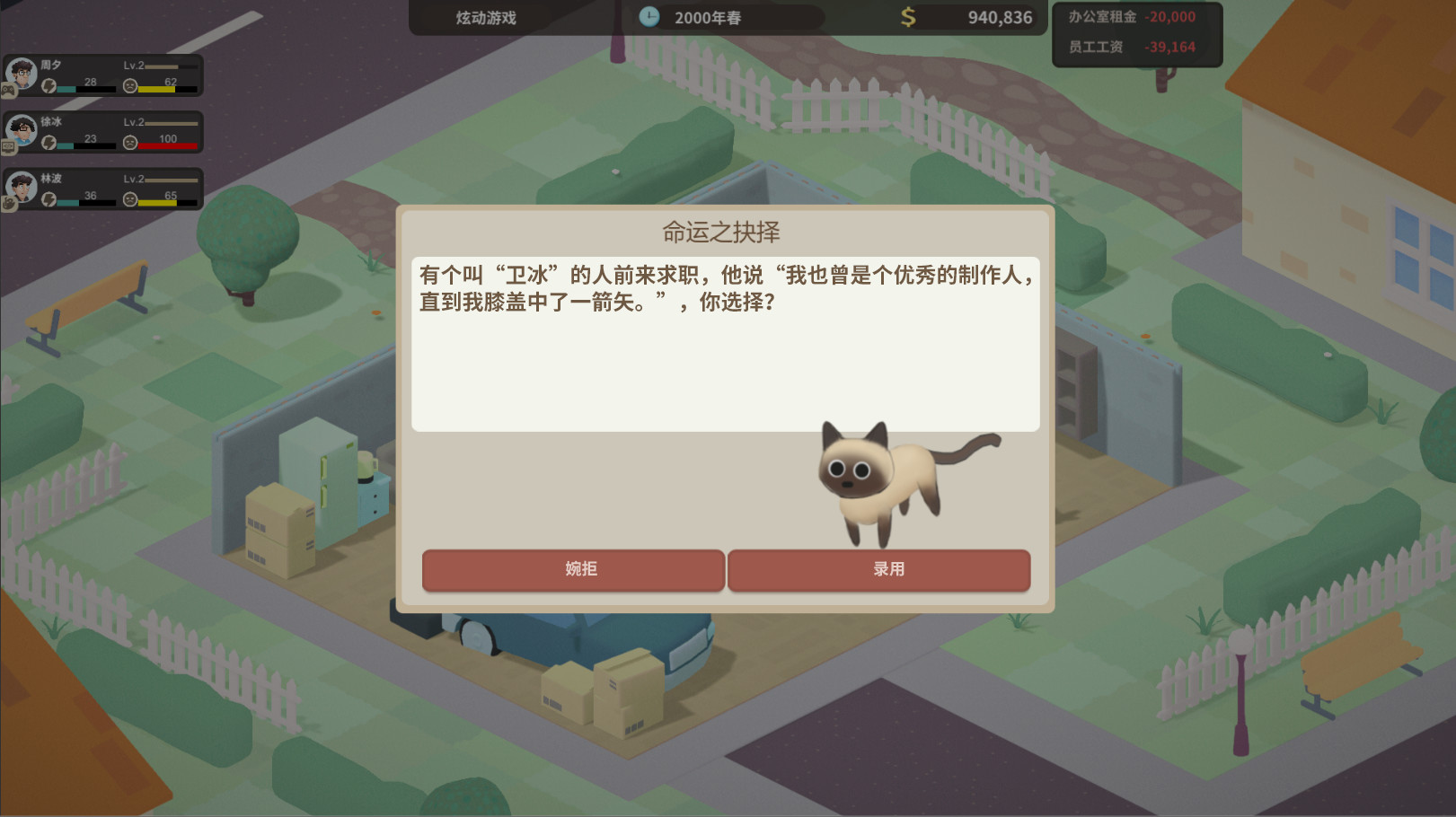Click the lightning energy icon on 周夕's panel
Viewport: 1456px width, 817px height.
(x=50, y=87)
